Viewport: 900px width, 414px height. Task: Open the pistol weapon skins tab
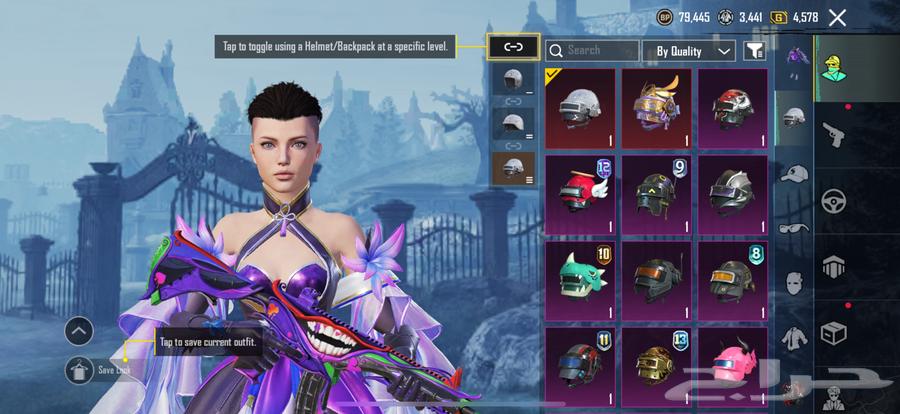[831, 134]
